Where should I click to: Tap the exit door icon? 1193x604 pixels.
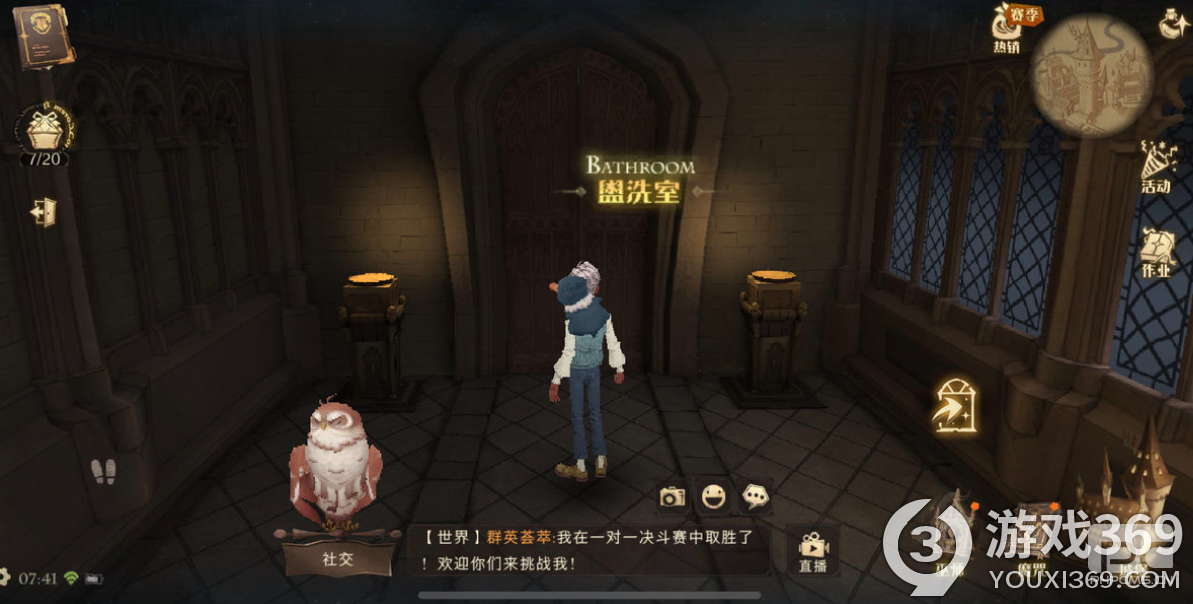coord(43,212)
